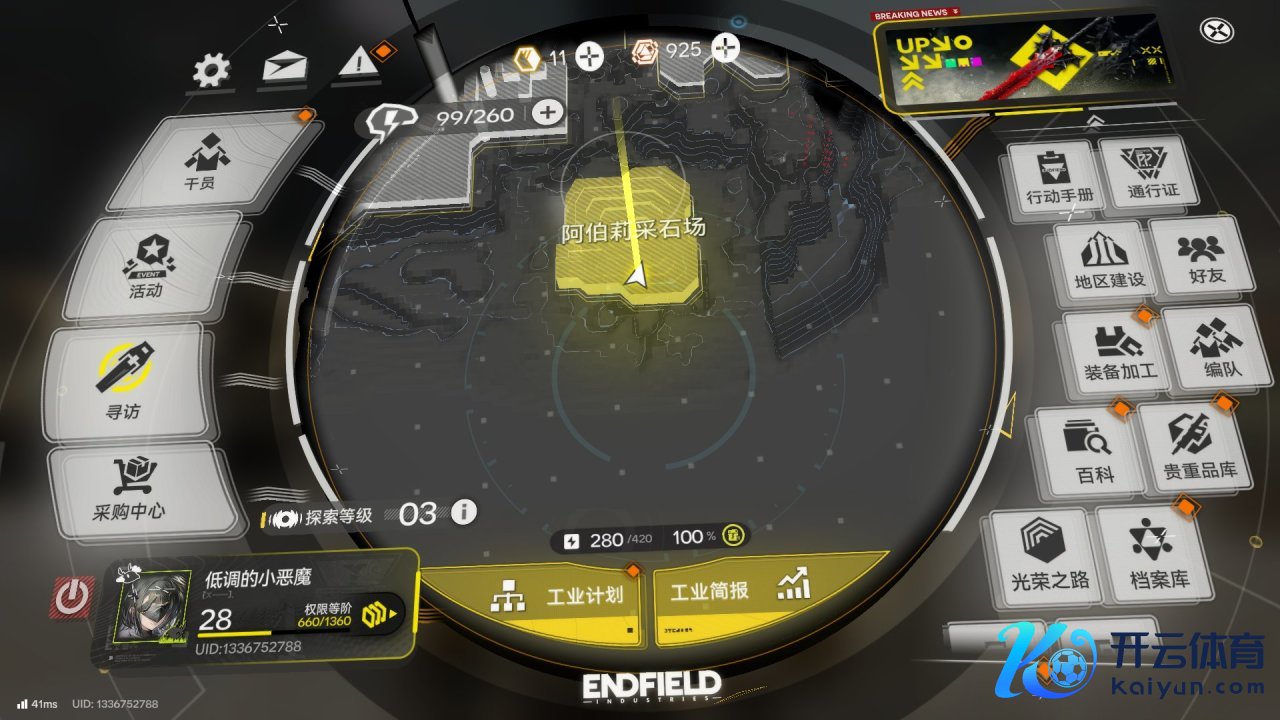The image size is (1280, 720).
Task: Open the mail envelope icon
Action: click(284, 67)
